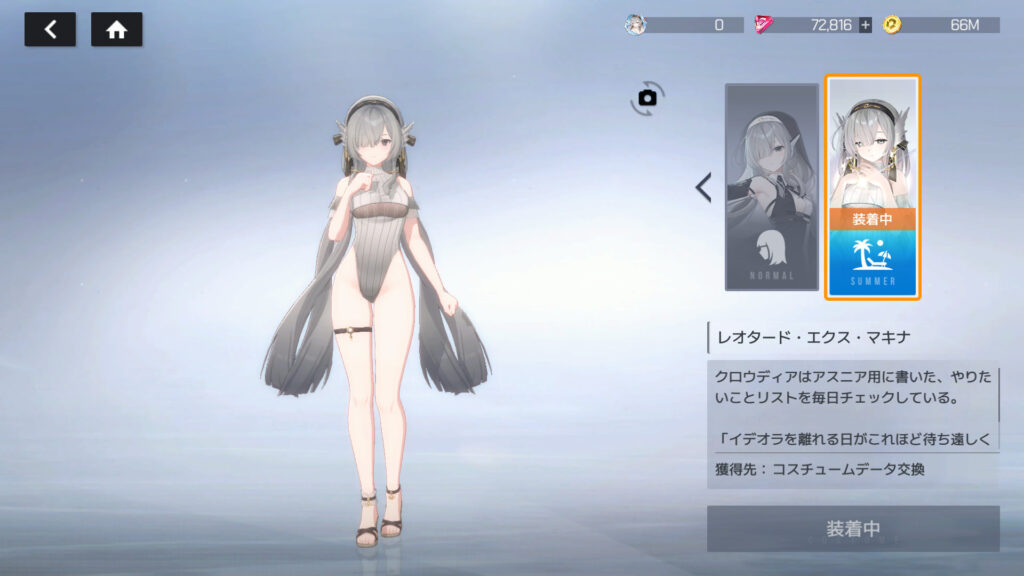The height and width of the screenshot is (576, 1024).
Task: Choose the SUMMER costume card
Action: tap(872, 187)
